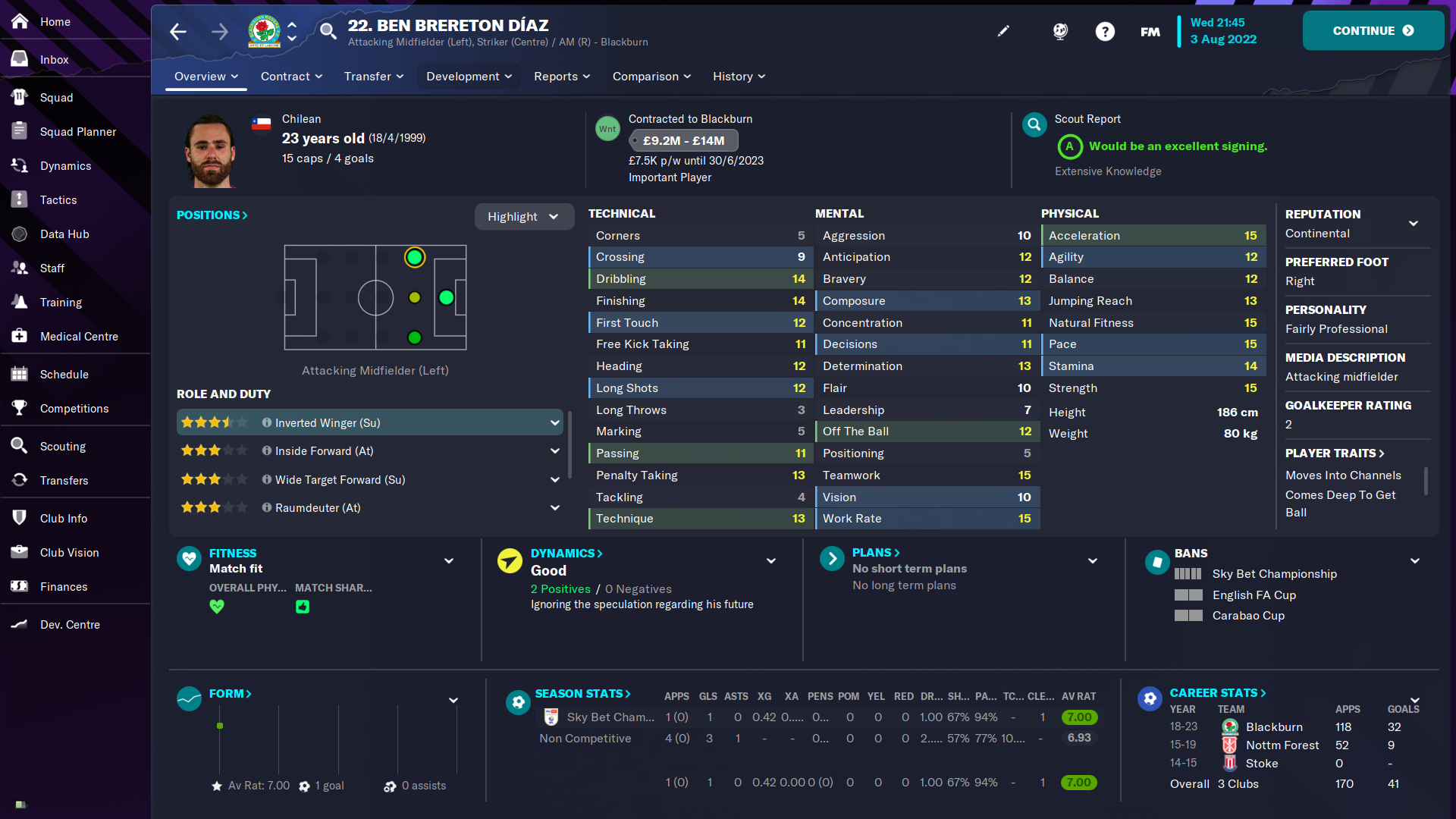Click the search magnifier near club badge
This screenshot has width=1456, height=819.
(328, 31)
